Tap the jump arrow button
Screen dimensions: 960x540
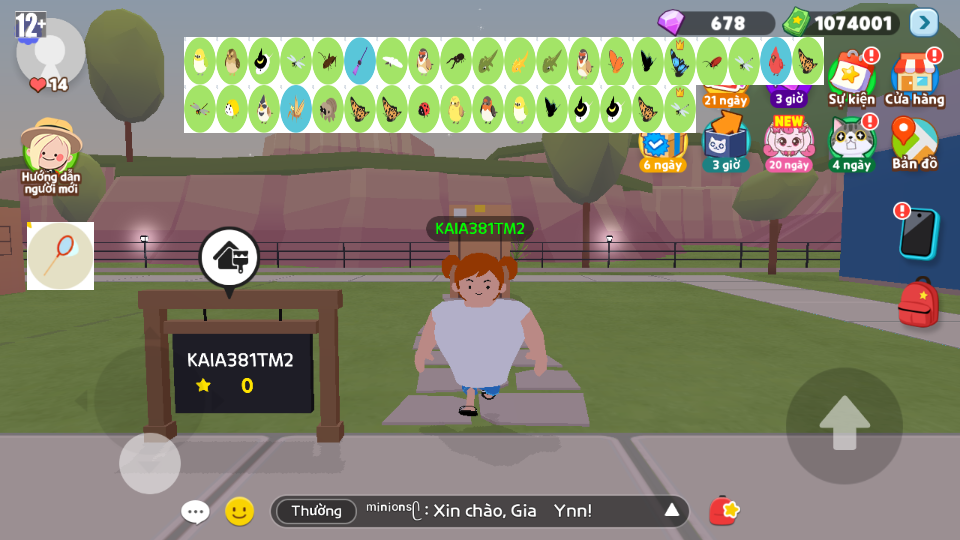pyautogui.click(x=844, y=426)
